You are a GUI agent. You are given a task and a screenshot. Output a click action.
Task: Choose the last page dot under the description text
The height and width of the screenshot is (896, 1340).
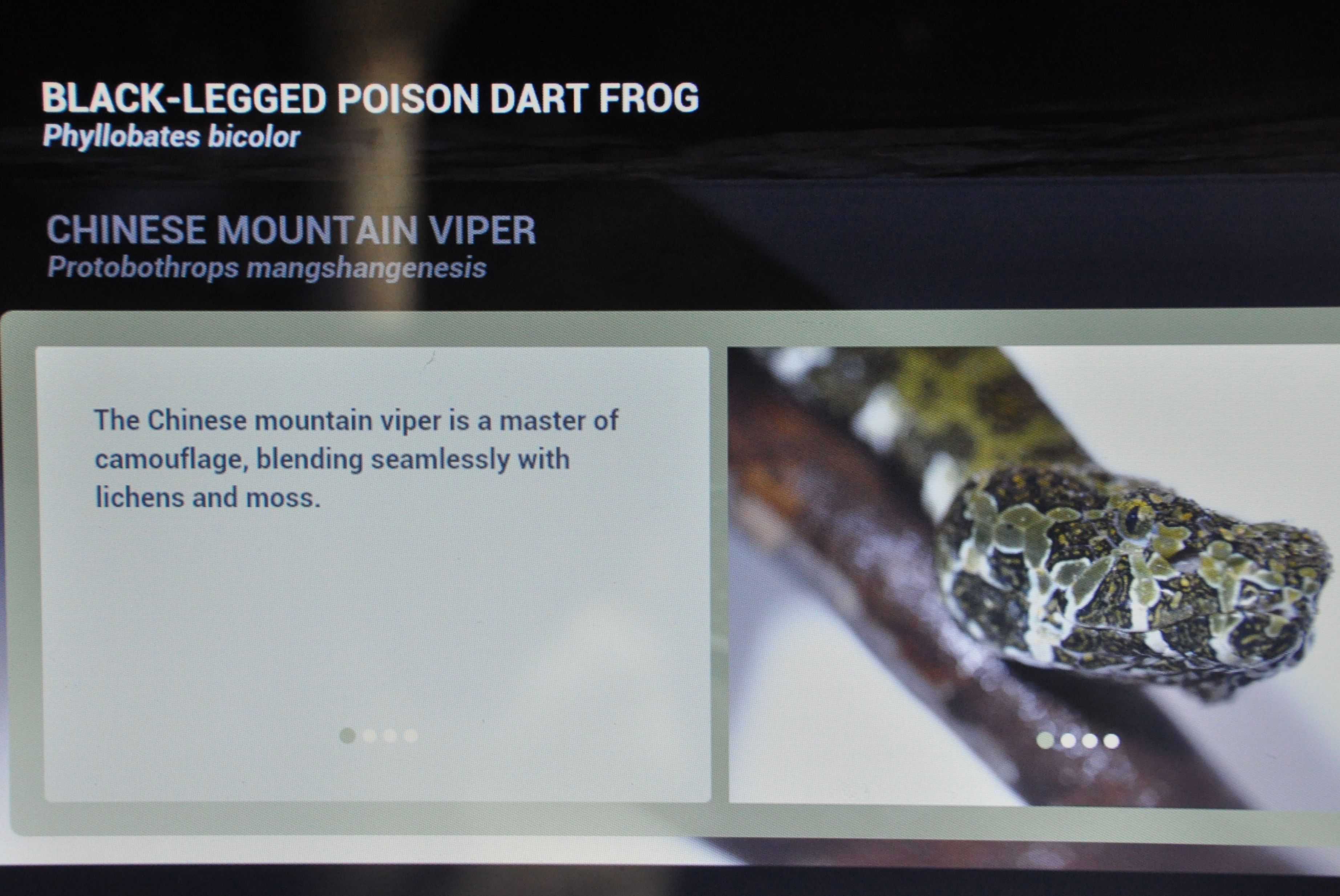pos(411,736)
